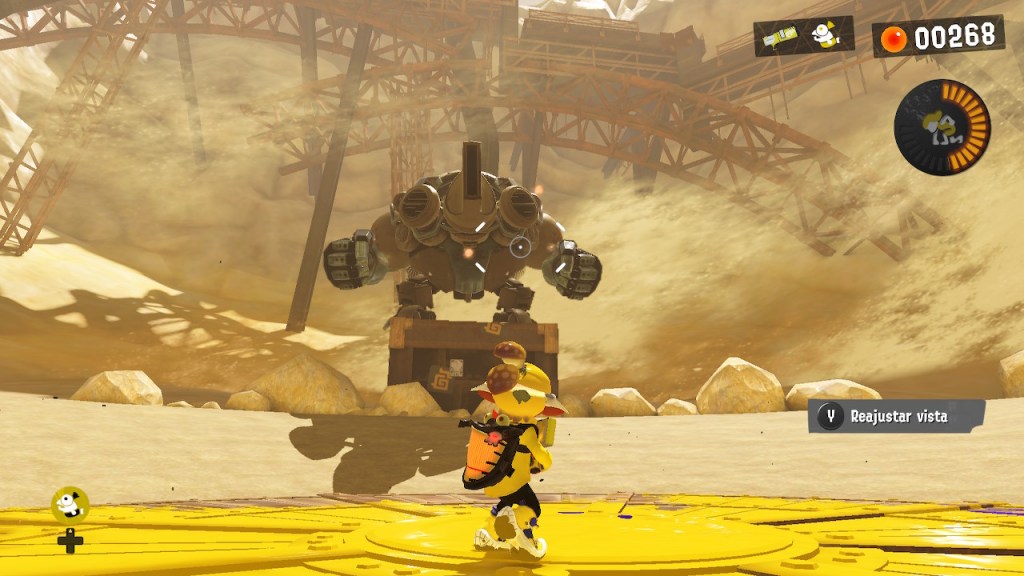Click the Smallfry icon in the loadout panel

point(824,35)
